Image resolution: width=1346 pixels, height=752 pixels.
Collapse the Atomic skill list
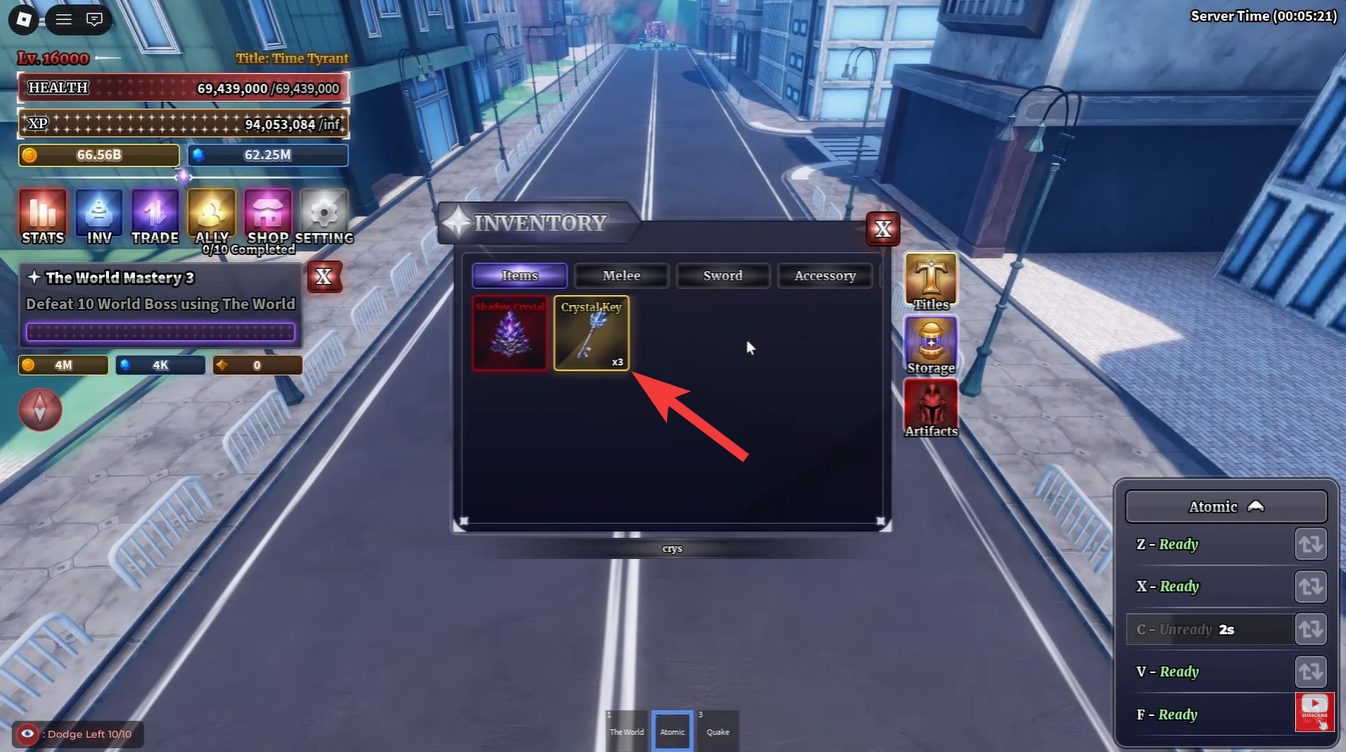pyautogui.click(x=1226, y=506)
